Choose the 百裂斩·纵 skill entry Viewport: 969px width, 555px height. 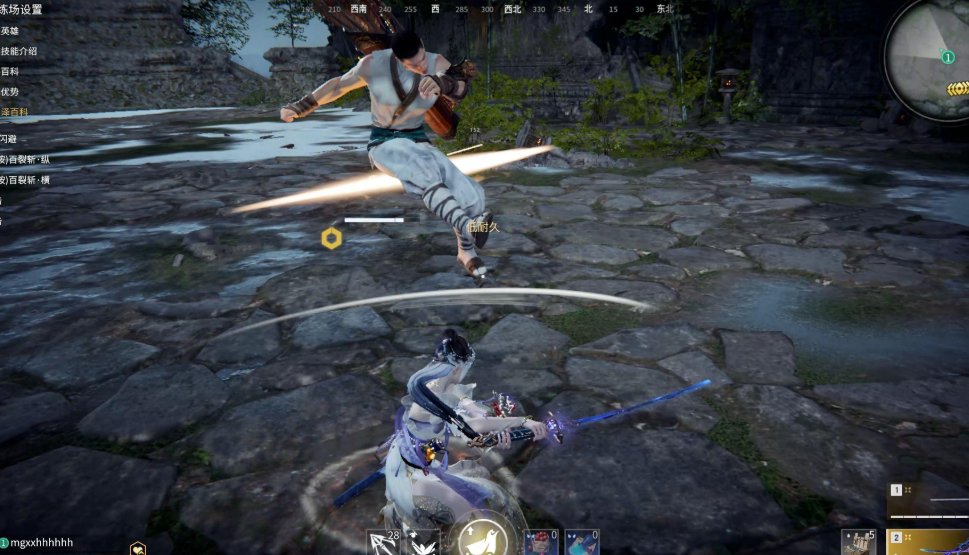(x=25, y=159)
